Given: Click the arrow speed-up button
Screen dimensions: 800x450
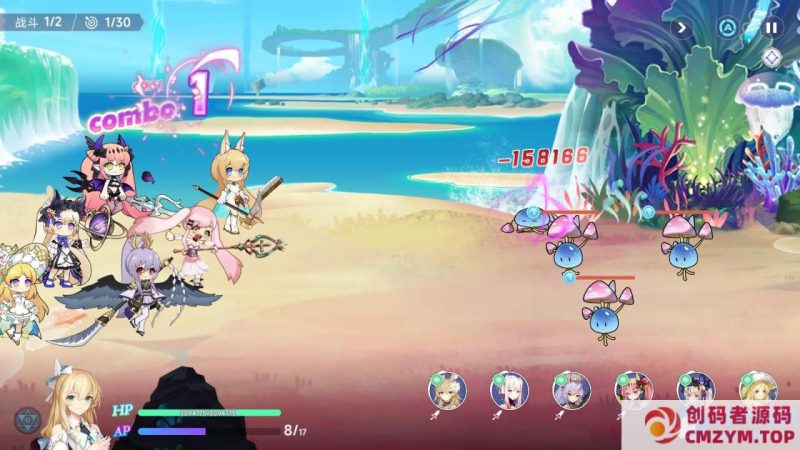Looking at the screenshot, I should tap(683, 28).
